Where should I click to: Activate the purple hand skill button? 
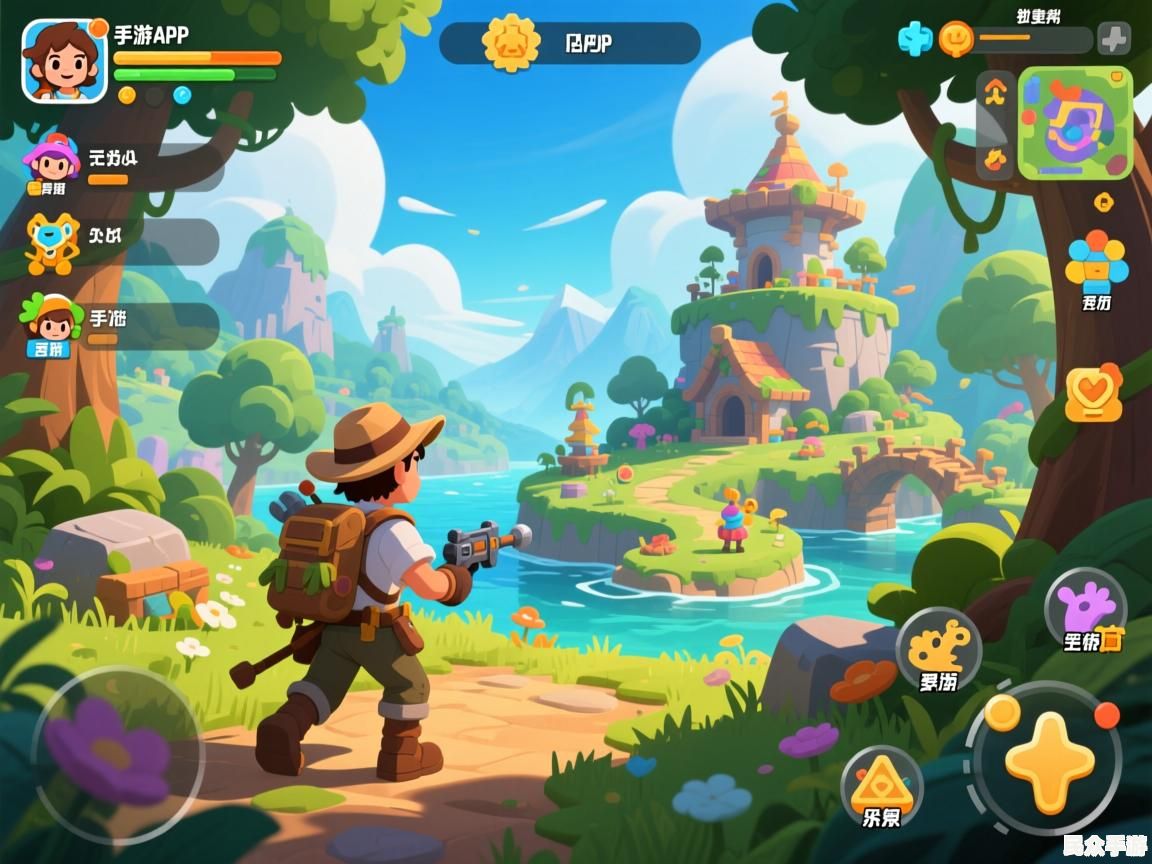point(1086,610)
